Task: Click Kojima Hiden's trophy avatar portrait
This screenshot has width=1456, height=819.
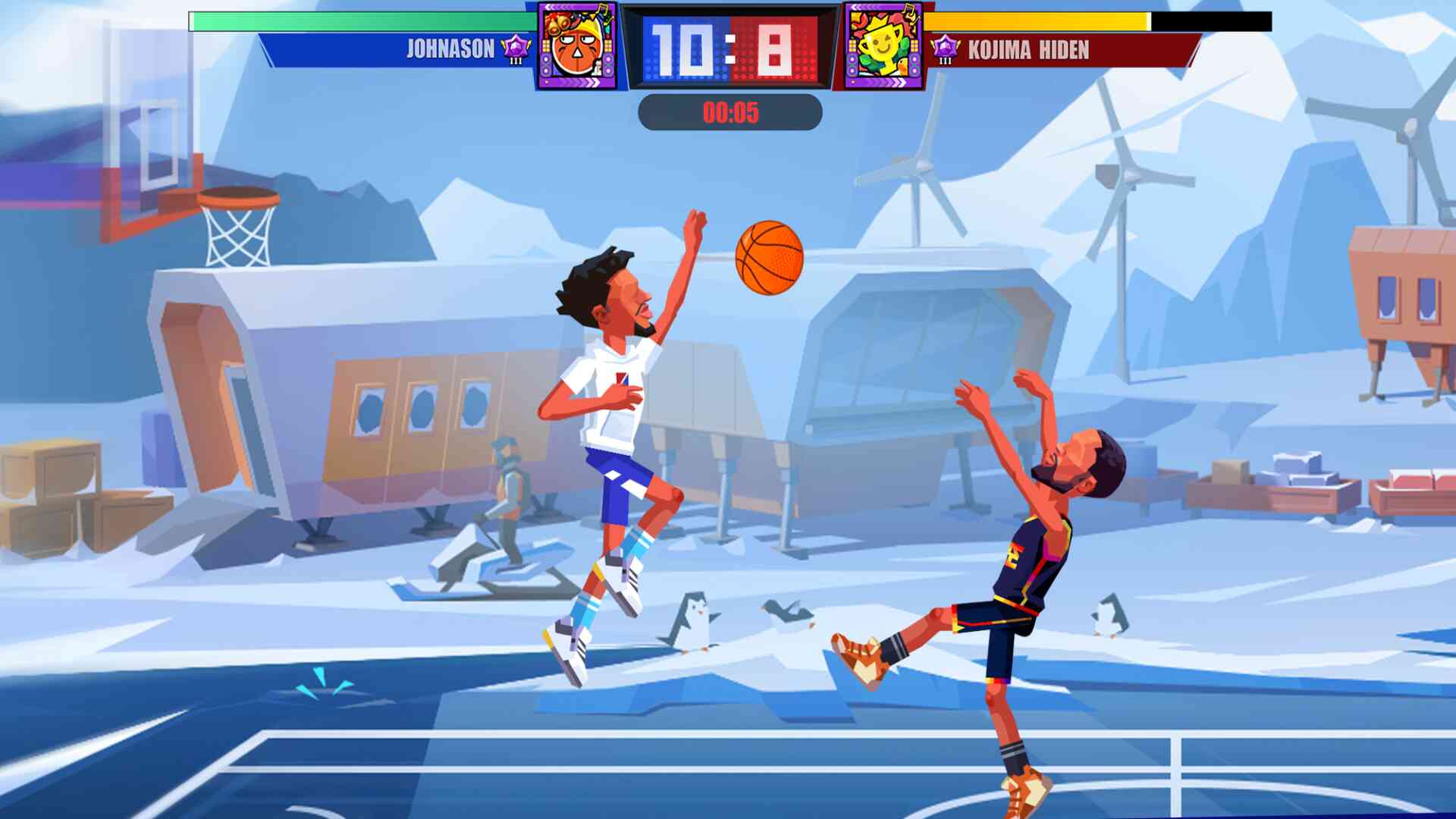Action: pos(884,47)
